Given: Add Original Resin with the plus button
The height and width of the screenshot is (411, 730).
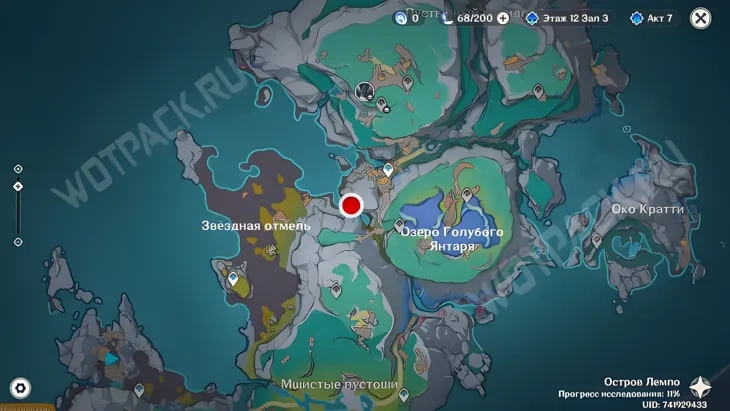Looking at the screenshot, I should coord(503,18).
